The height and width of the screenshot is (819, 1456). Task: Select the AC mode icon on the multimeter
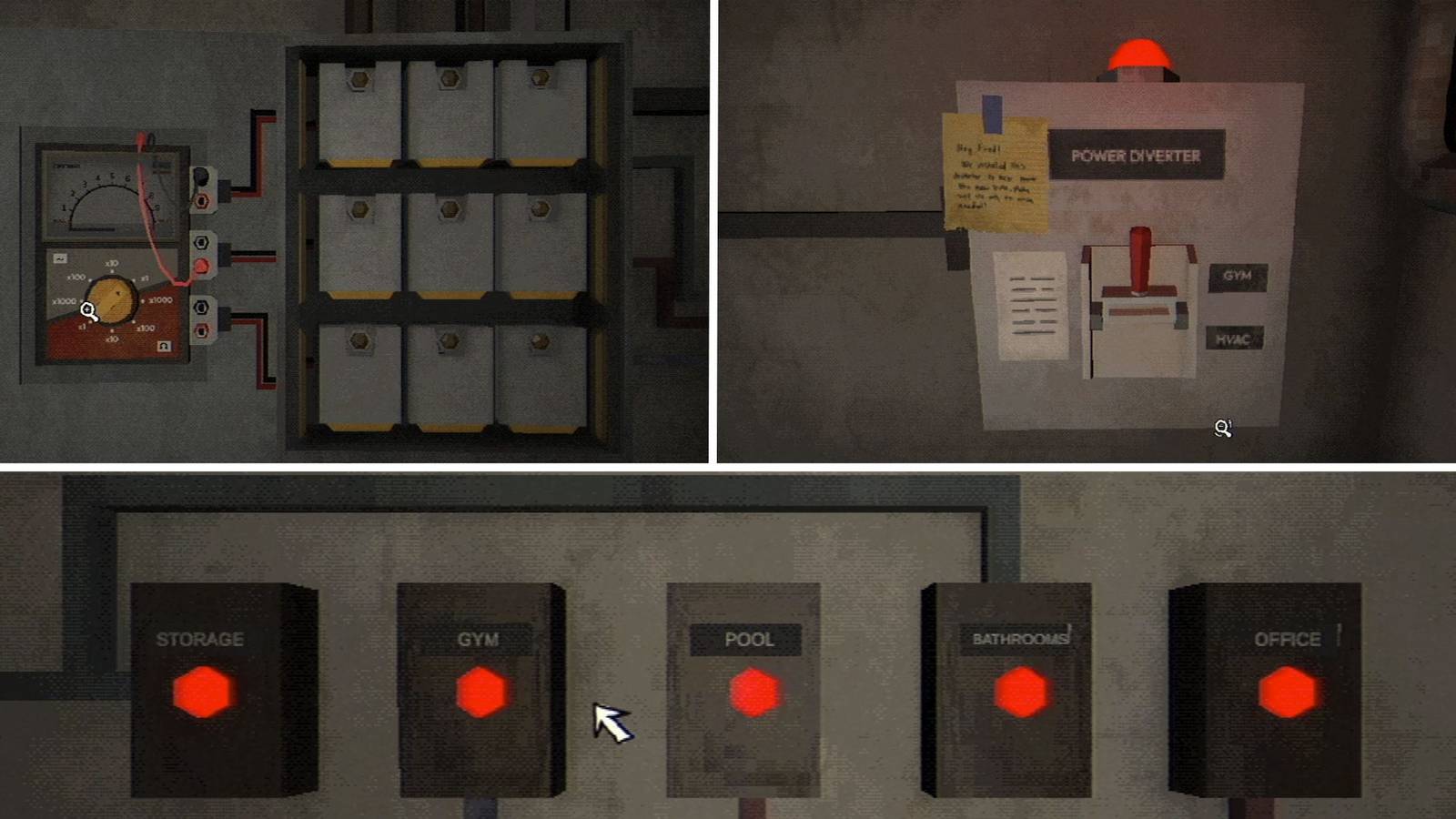pyautogui.click(x=60, y=258)
